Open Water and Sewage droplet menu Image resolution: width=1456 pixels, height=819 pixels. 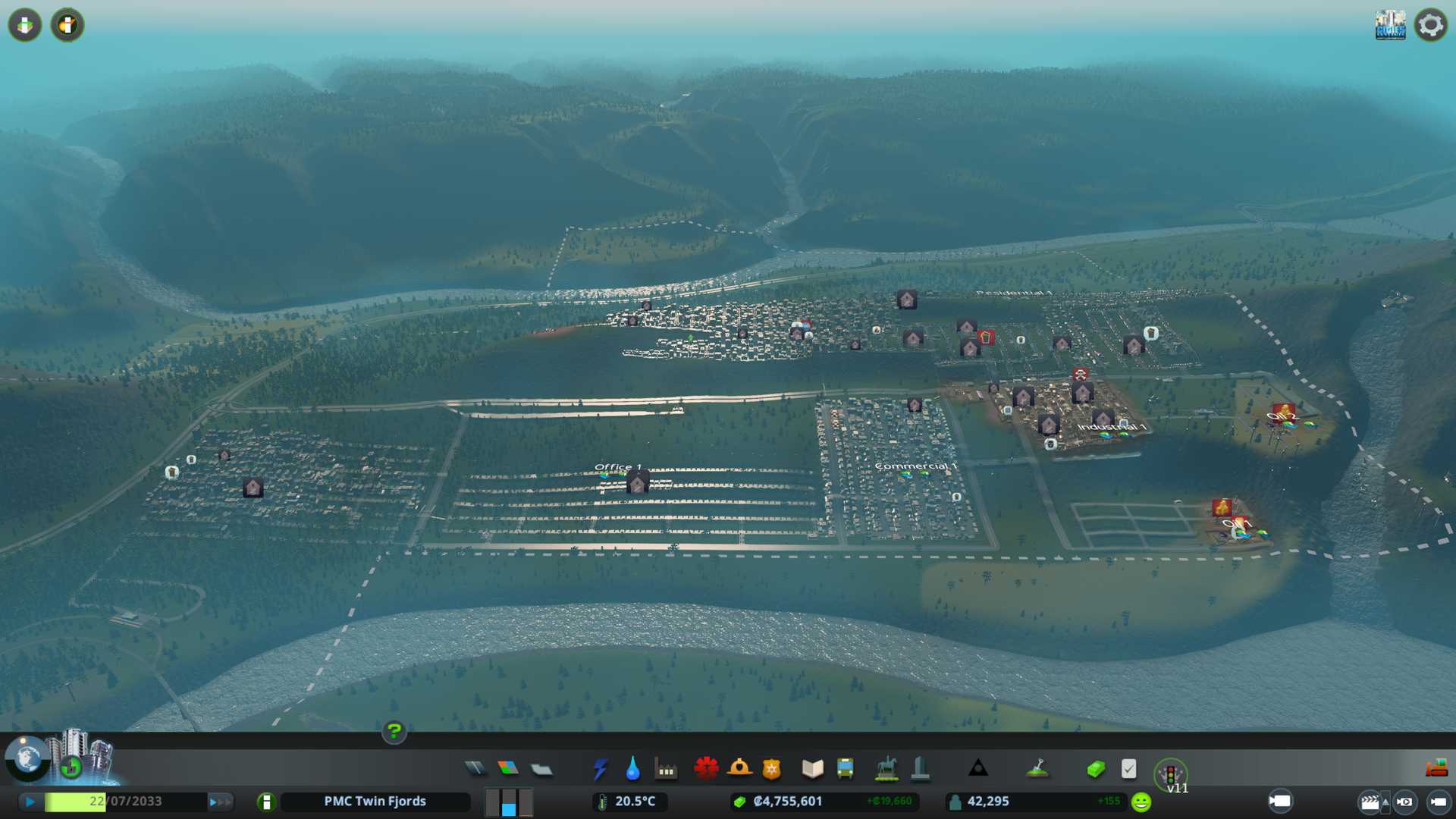(x=632, y=769)
